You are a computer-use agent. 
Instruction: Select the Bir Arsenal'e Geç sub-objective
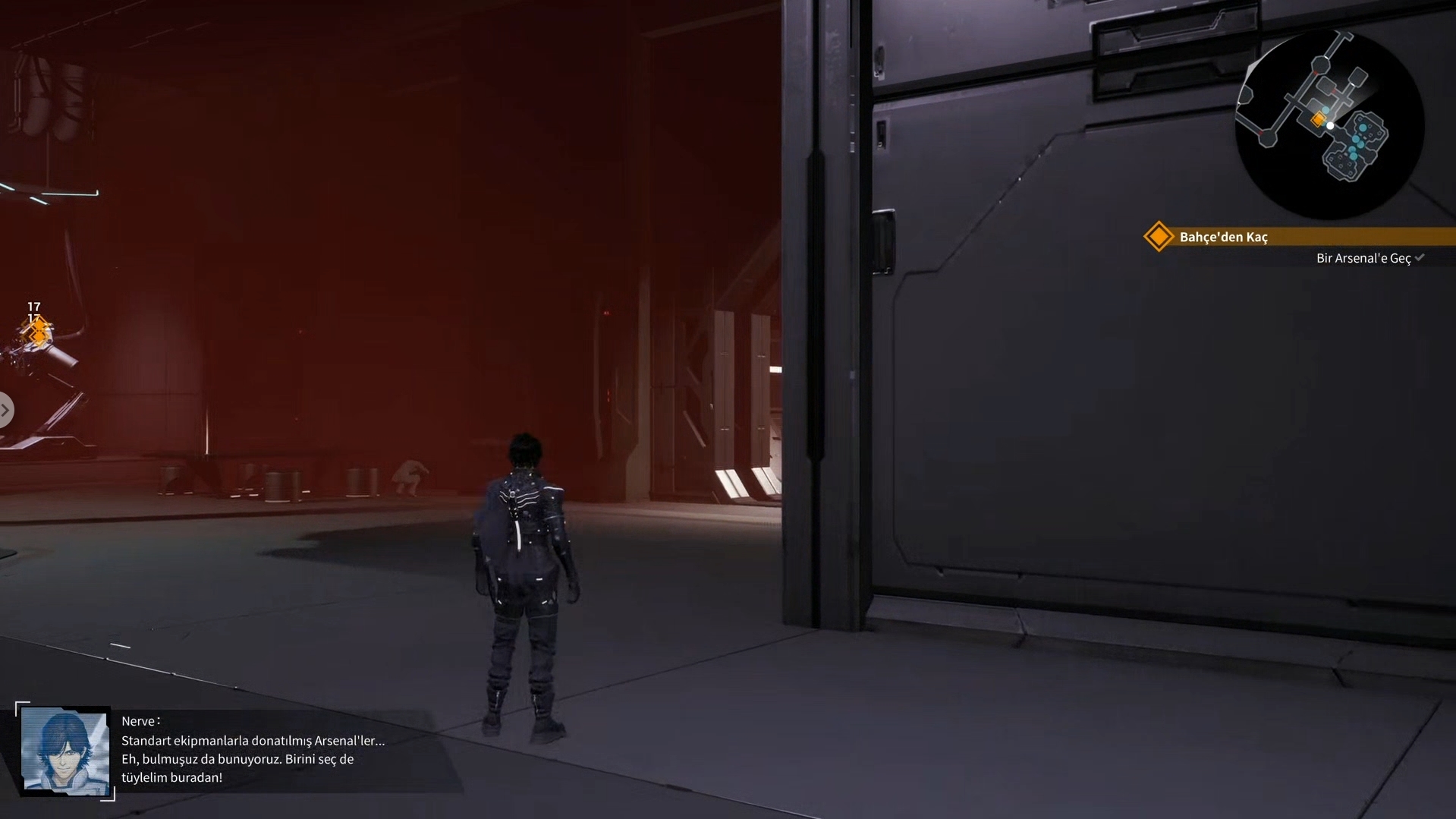click(1363, 258)
